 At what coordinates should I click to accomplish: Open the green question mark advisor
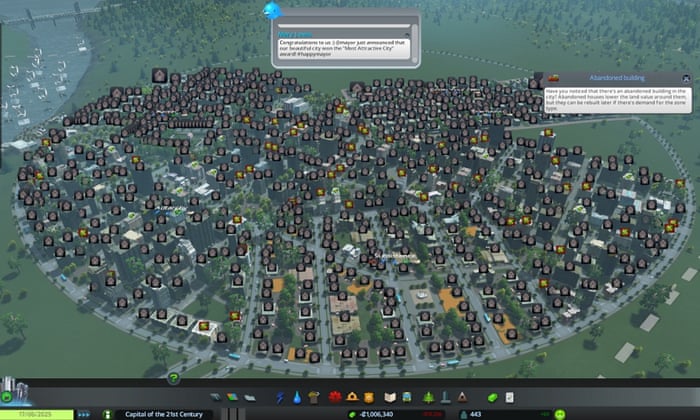(173, 377)
